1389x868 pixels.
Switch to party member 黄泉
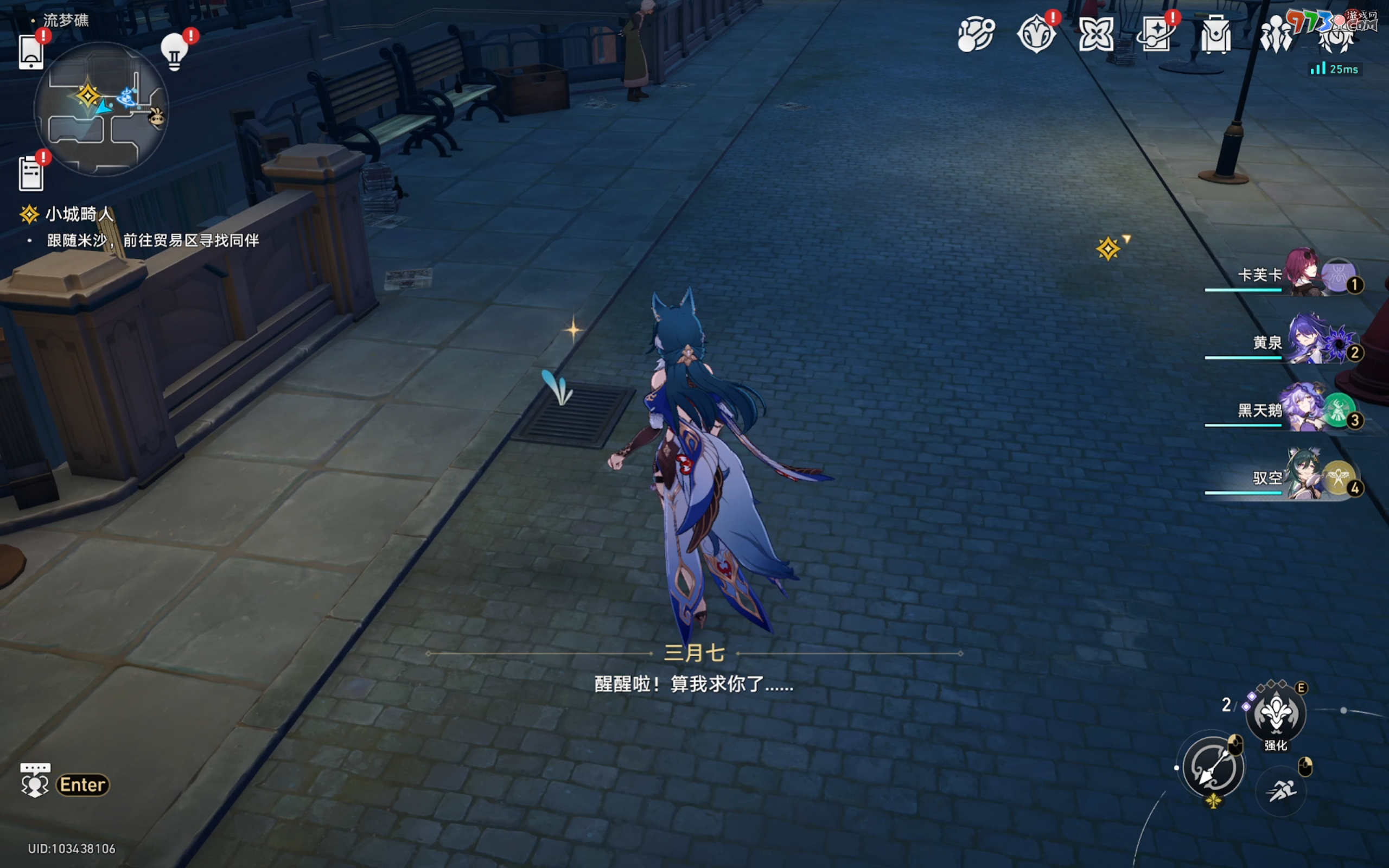[1303, 342]
